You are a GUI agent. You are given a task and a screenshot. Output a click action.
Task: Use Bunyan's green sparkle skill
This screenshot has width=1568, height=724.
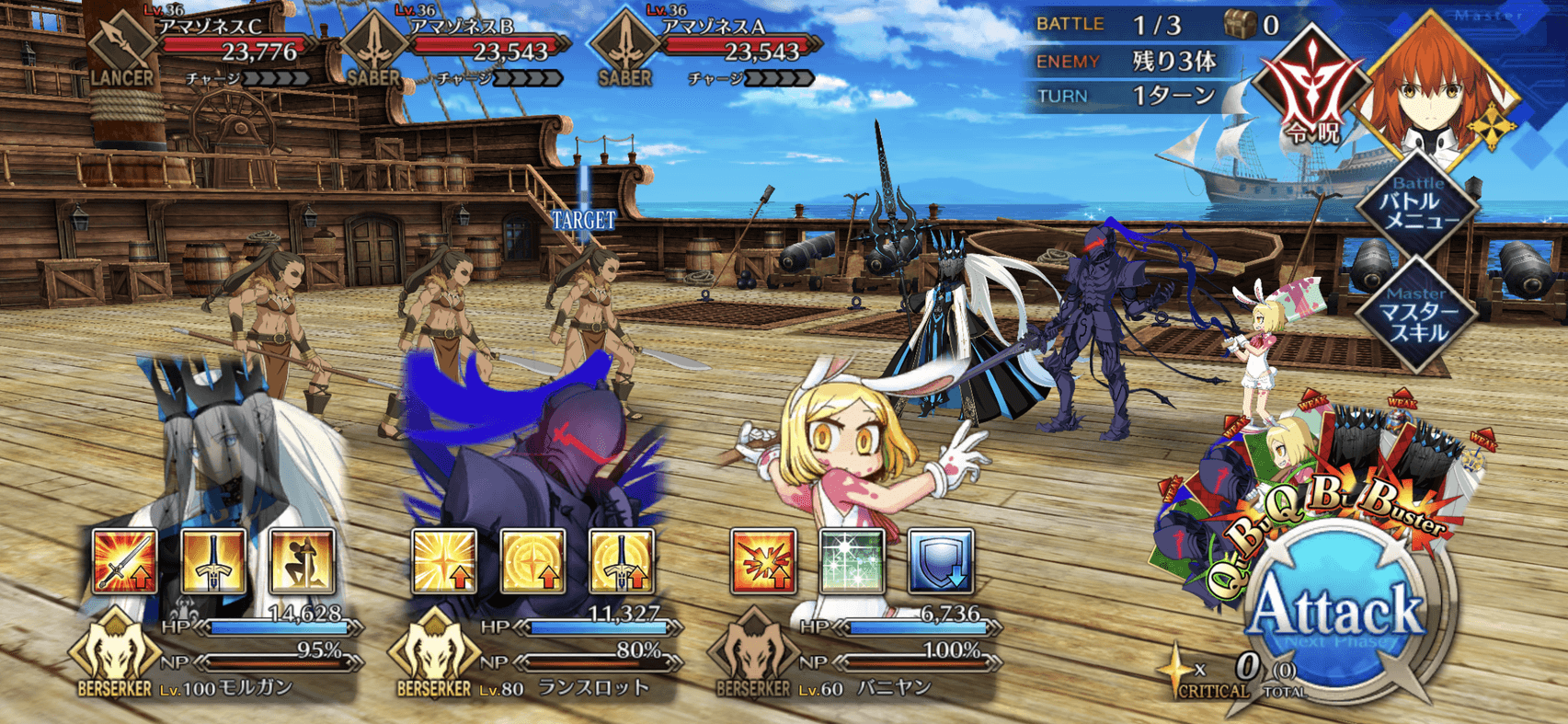852,560
